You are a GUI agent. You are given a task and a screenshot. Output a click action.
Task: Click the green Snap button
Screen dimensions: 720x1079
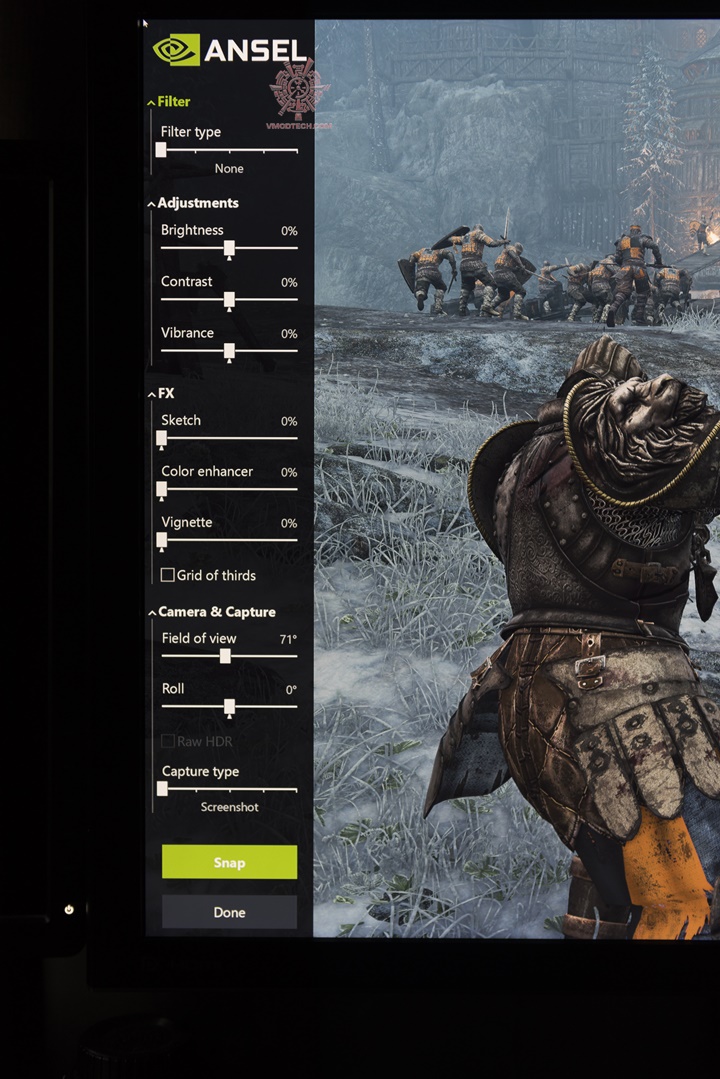(x=229, y=862)
